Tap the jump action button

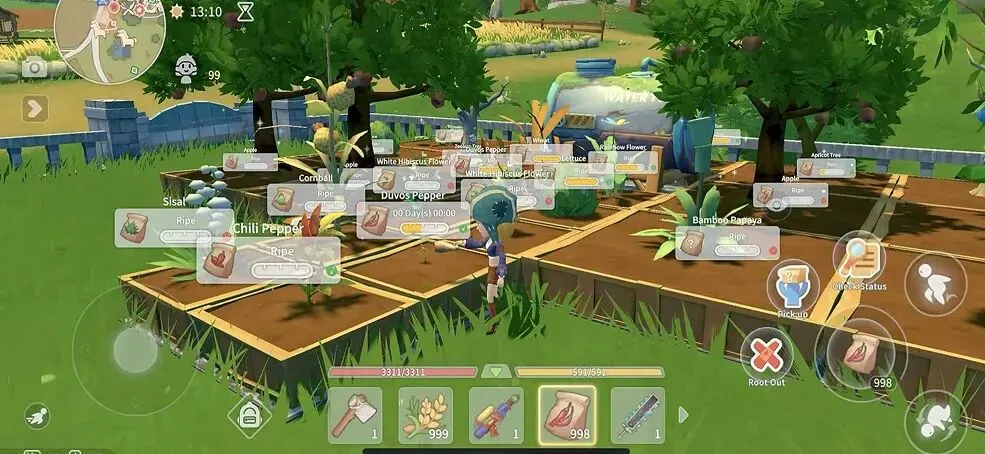pos(935,284)
